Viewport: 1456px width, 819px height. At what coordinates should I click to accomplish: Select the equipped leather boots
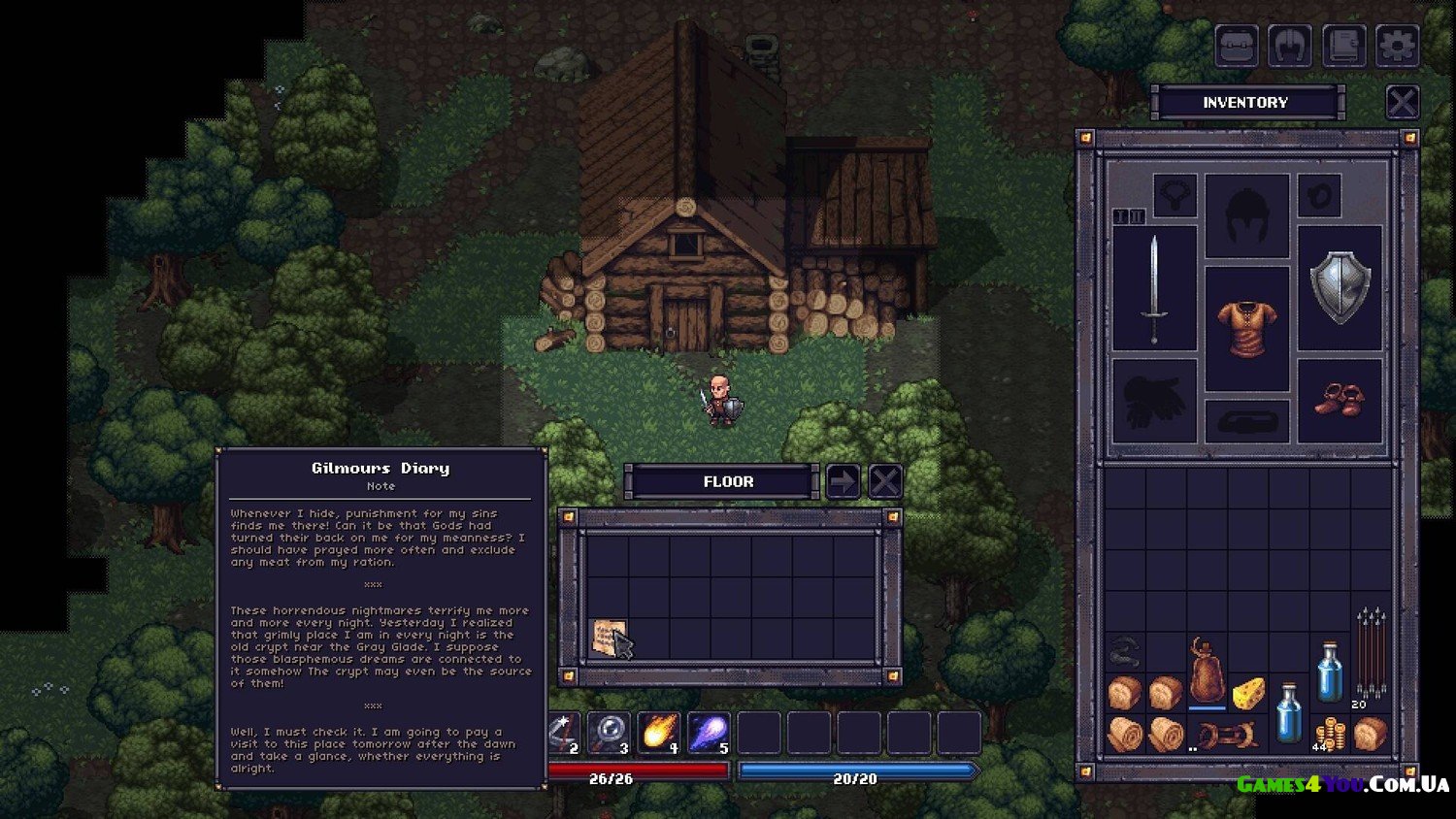coord(1340,400)
